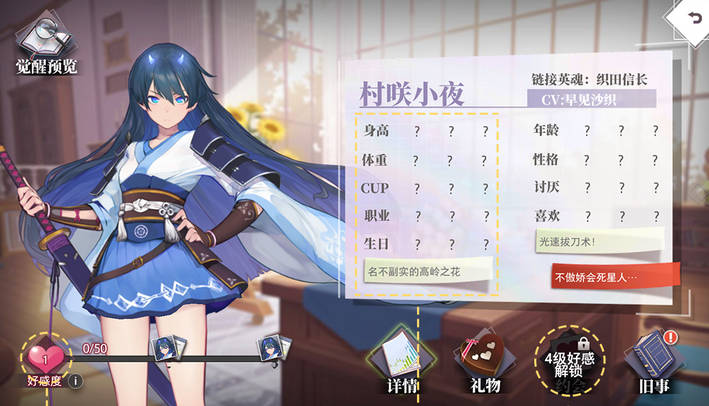Image resolution: width=709 pixels, height=406 pixels.
Task: Click the 好感度 heart level icon
Action: pyautogui.click(x=43, y=358)
